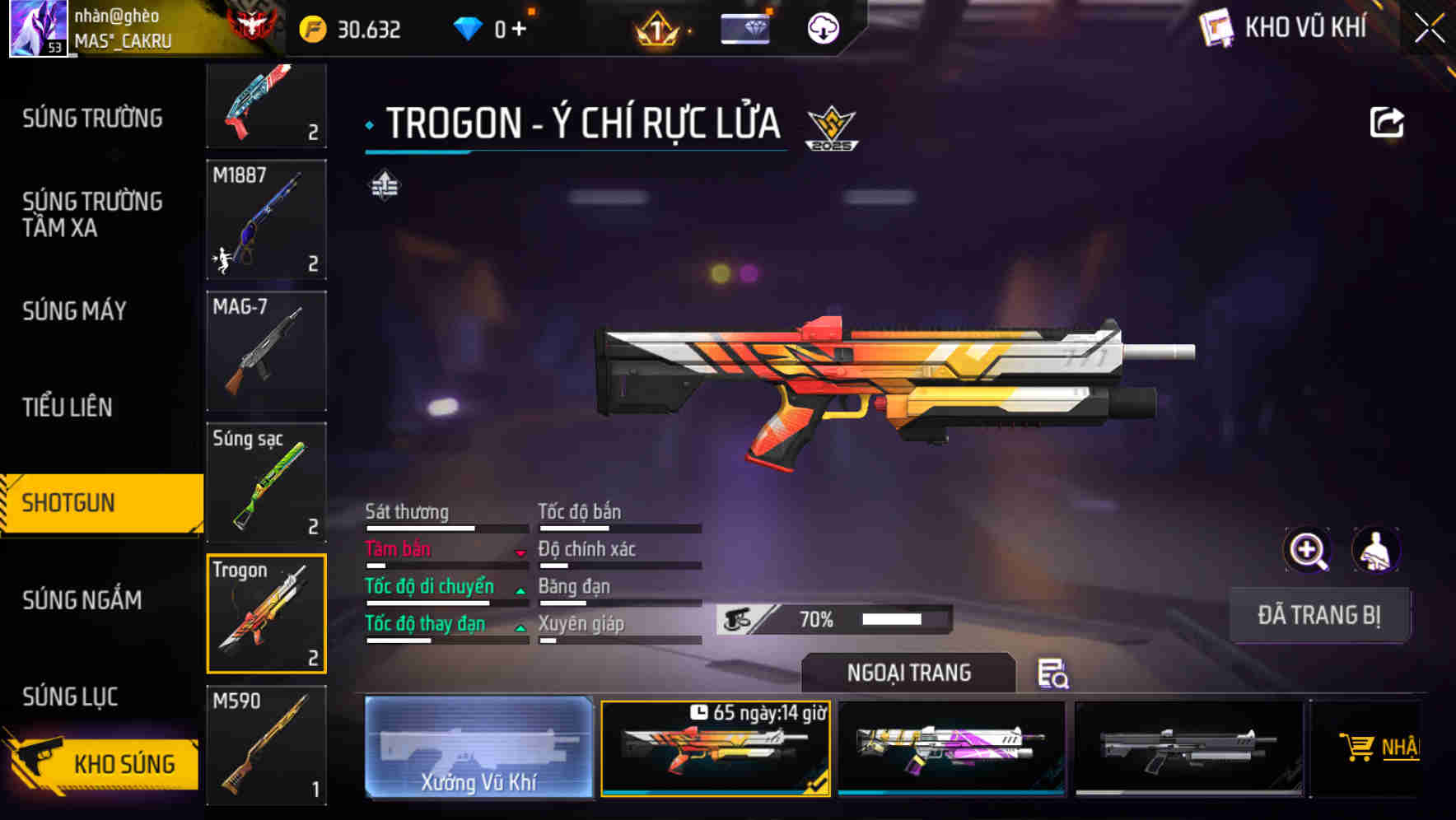Open the Súng Máy weapon category
1456x820 pixels.
[x=75, y=311]
